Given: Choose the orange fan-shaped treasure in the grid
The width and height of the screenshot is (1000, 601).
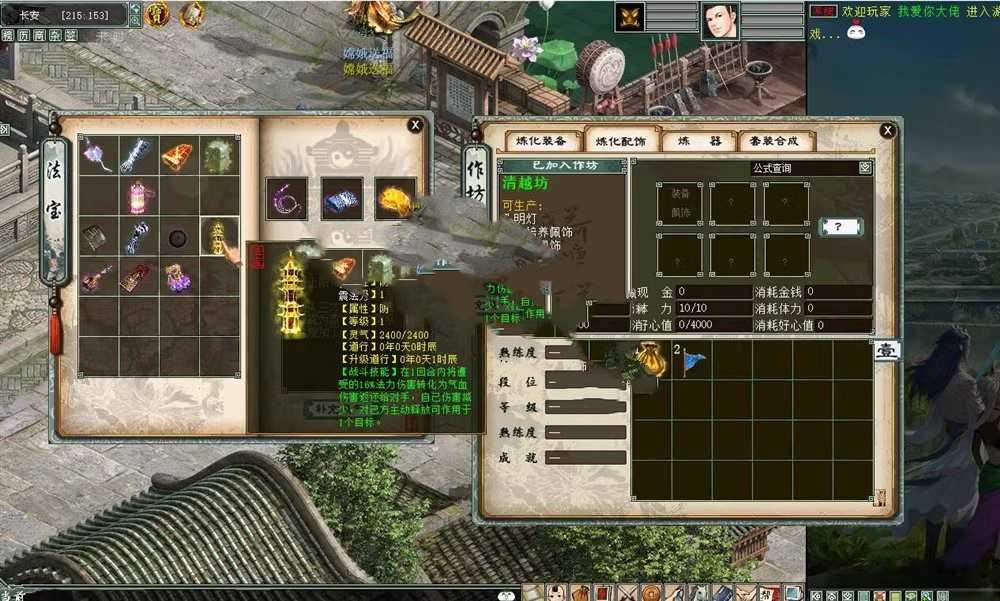Looking at the screenshot, I should pyautogui.click(x=179, y=155).
